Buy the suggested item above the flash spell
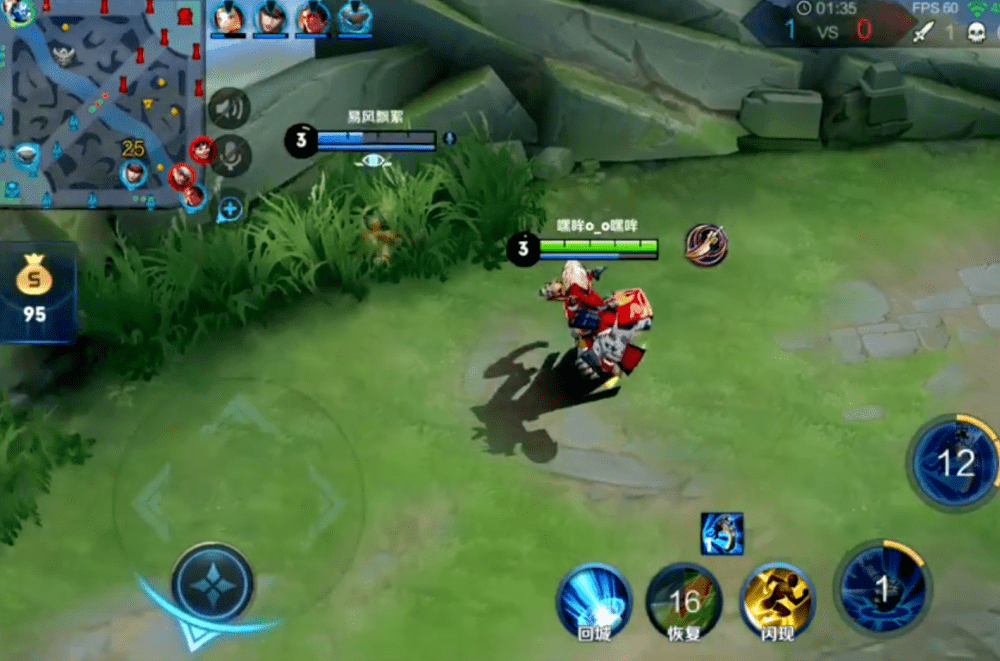The width and height of the screenshot is (1000, 661). click(x=722, y=533)
